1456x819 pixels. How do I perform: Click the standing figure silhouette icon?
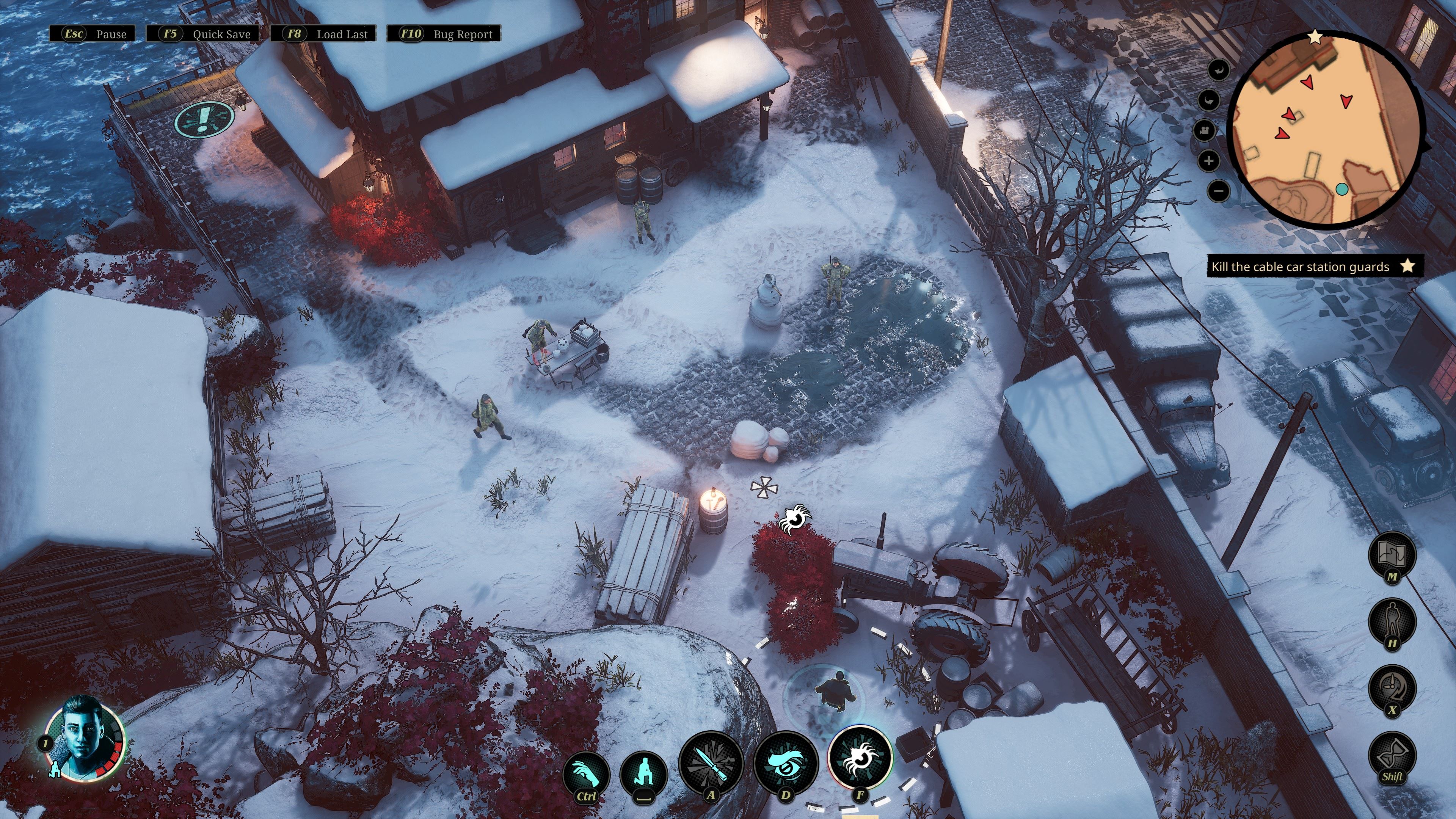click(1392, 620)
